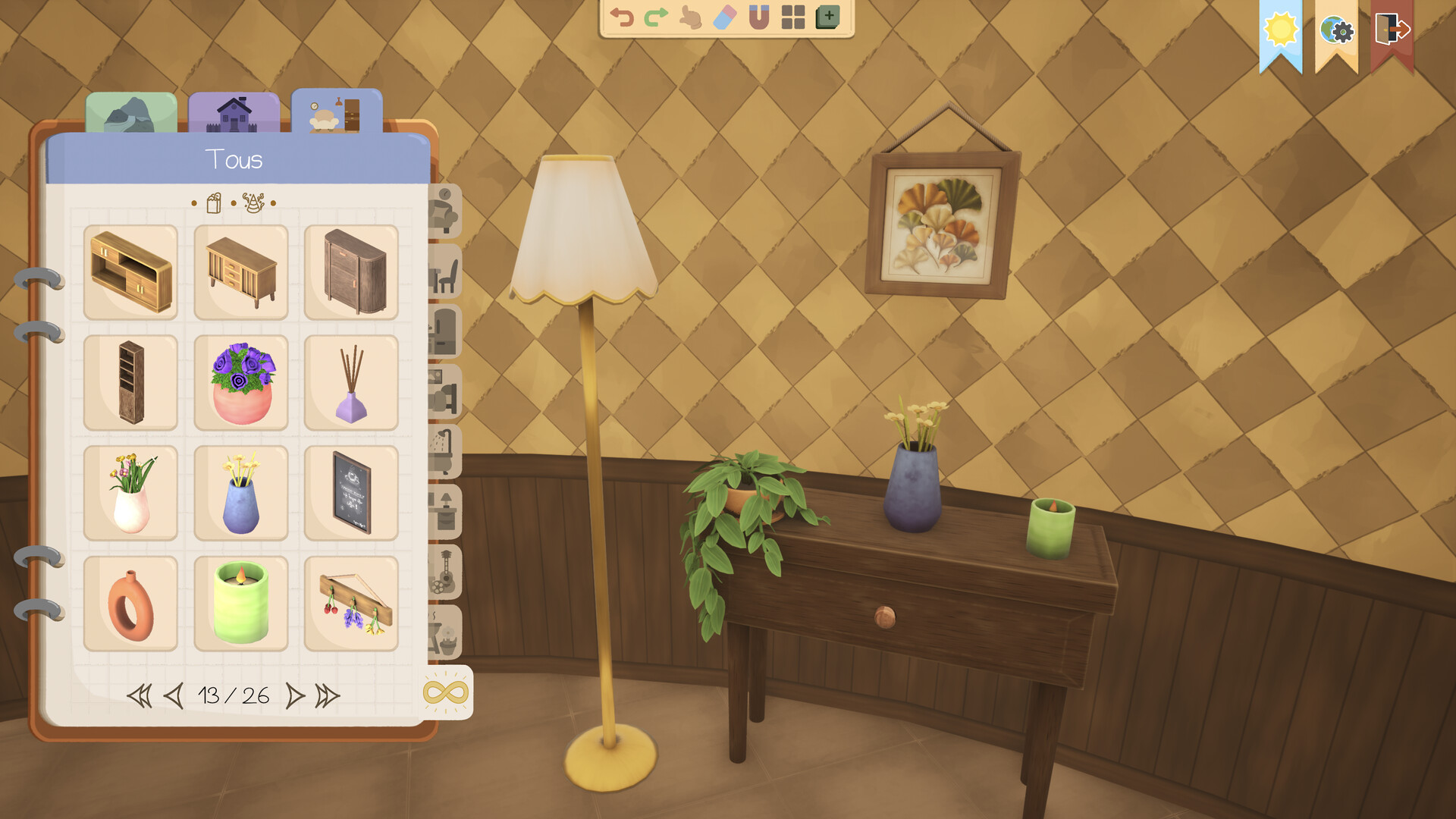Select the Redo arrow in the toolbar
The width and height of the screenshot is (1456, 819).
654,17
